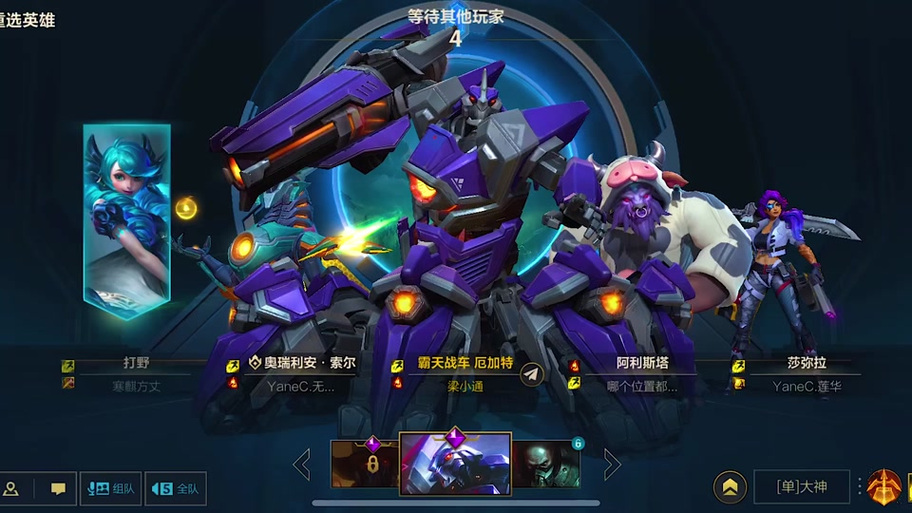The height and width of the screenshot is (513, 912).
Task: Show next skin with right arrow
Action: click(612, 464)
